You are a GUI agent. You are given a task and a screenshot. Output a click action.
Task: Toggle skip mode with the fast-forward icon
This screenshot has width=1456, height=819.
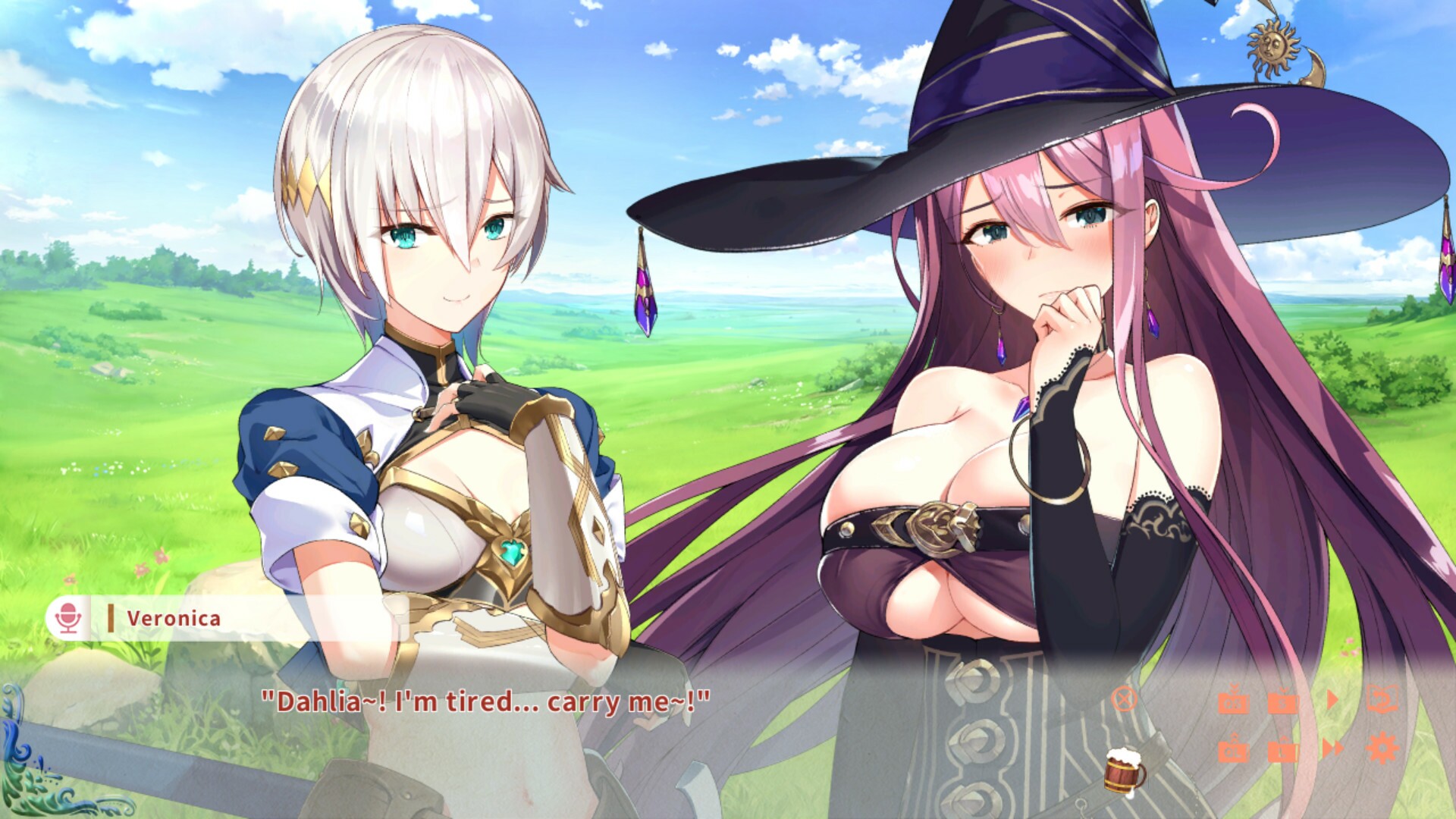[1332, 748]
